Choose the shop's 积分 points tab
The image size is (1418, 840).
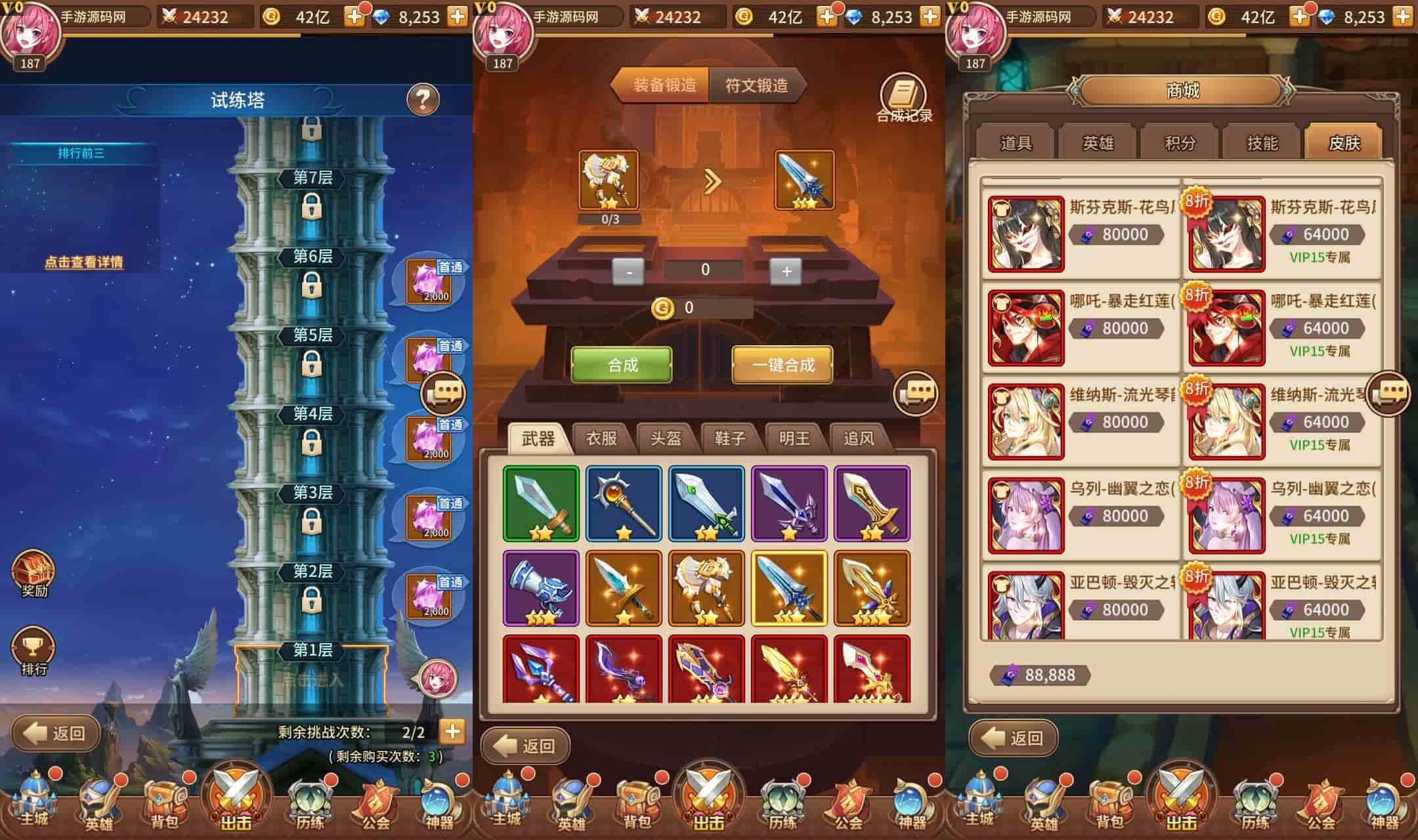click(1180, 143)
